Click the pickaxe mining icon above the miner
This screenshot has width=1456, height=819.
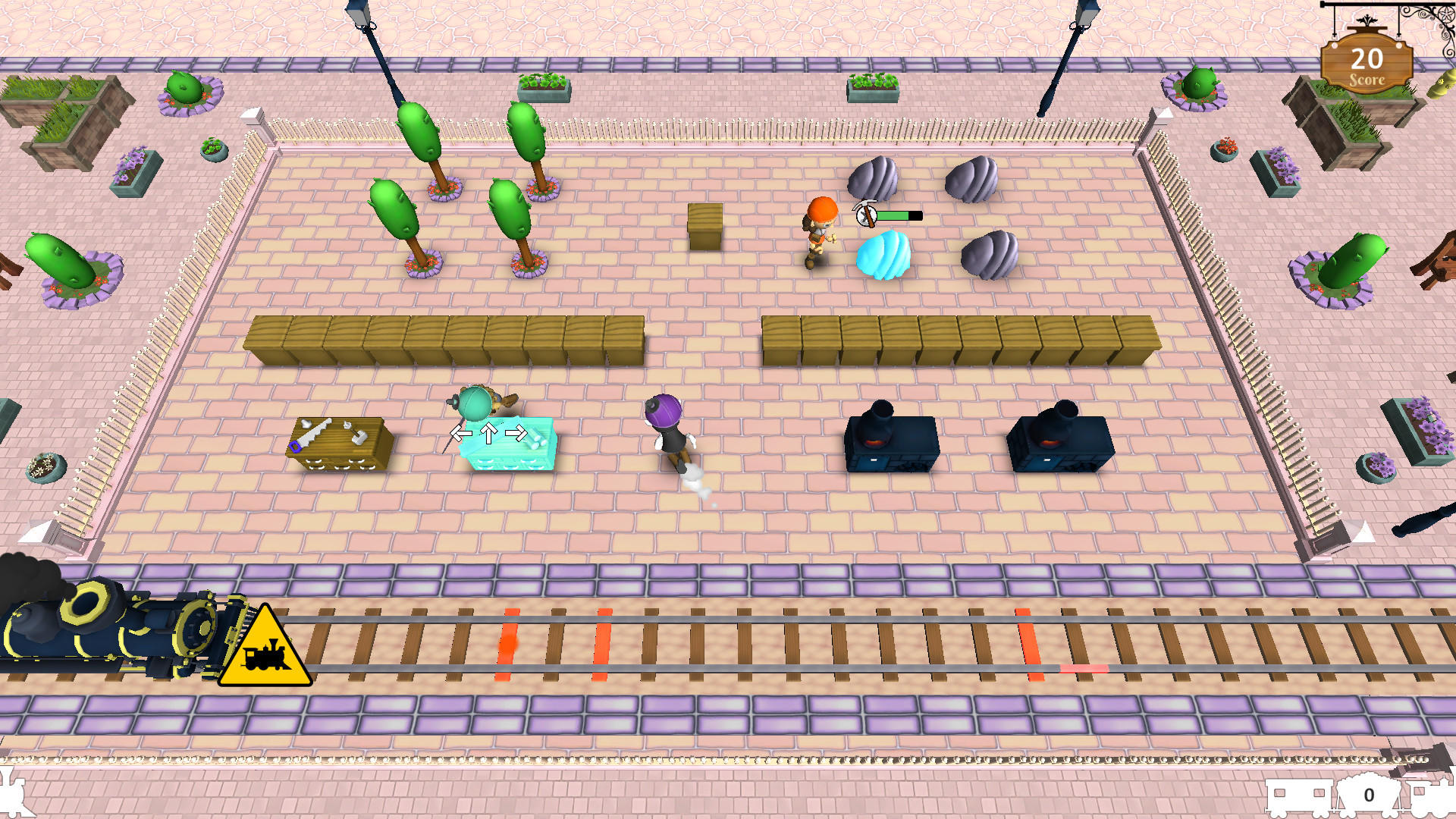(x=867, y=217)
